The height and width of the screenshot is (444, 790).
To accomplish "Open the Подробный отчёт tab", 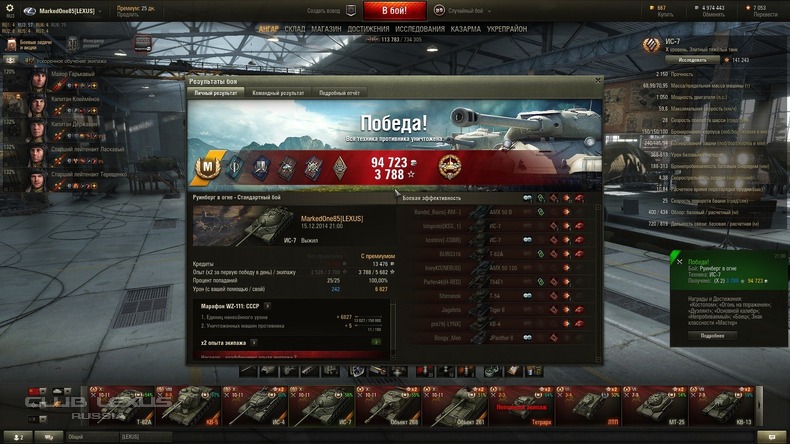I will tap(339, 92).
